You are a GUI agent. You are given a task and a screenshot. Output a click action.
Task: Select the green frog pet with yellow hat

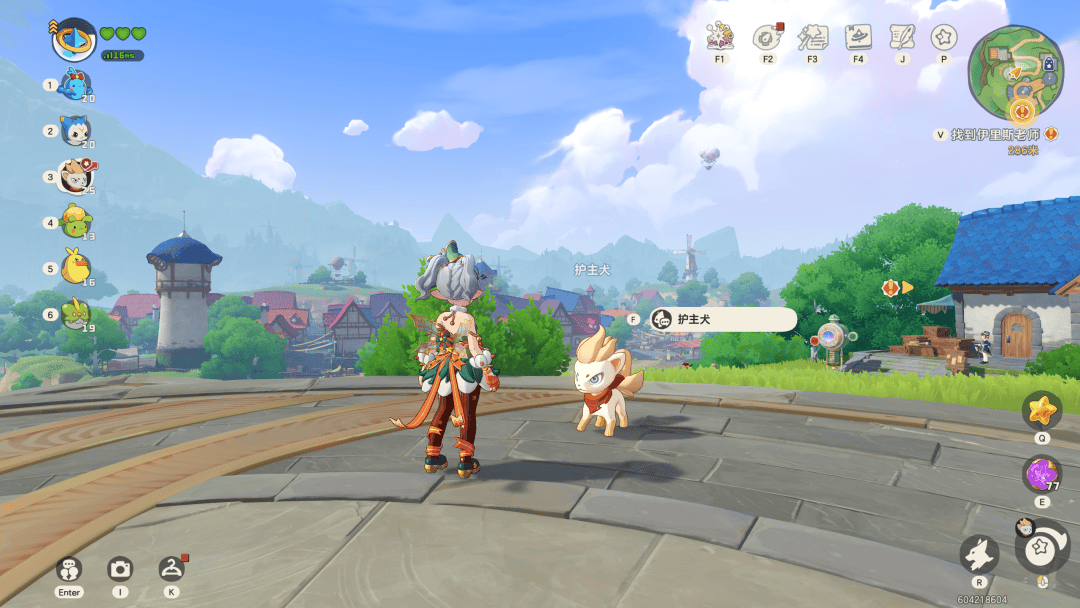tap(75, 221)
